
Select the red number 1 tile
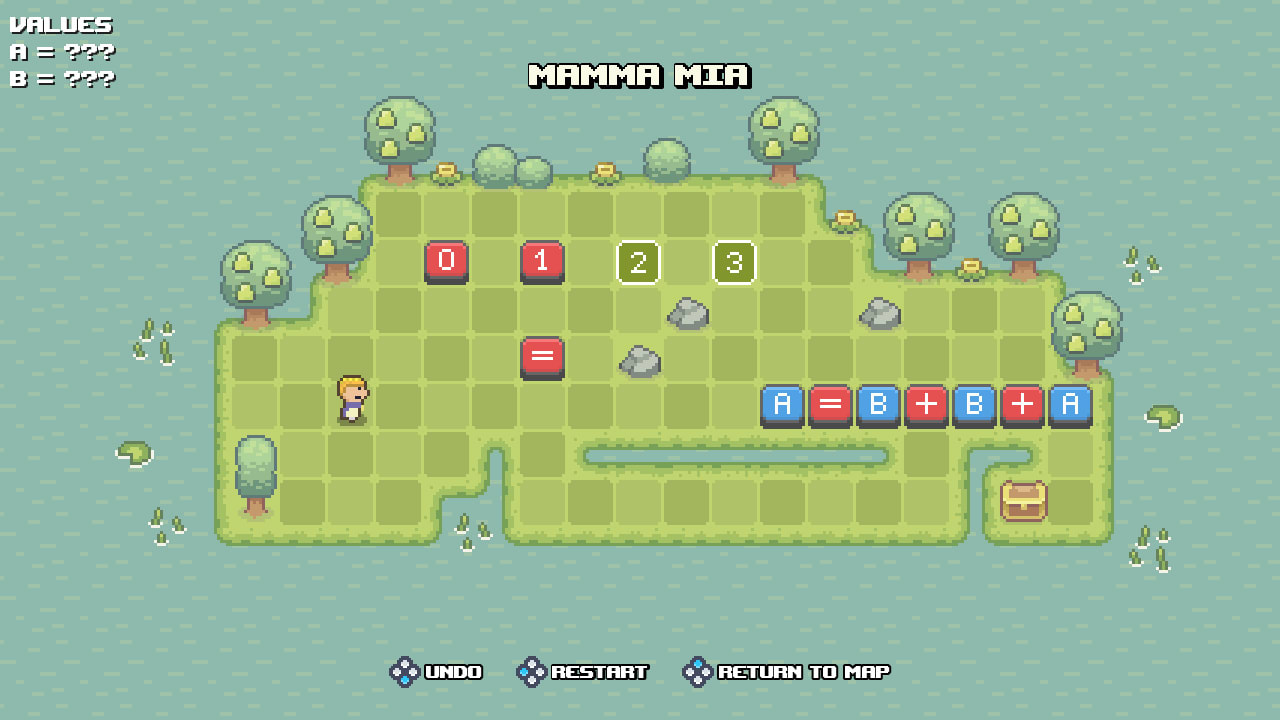(543, 263)
